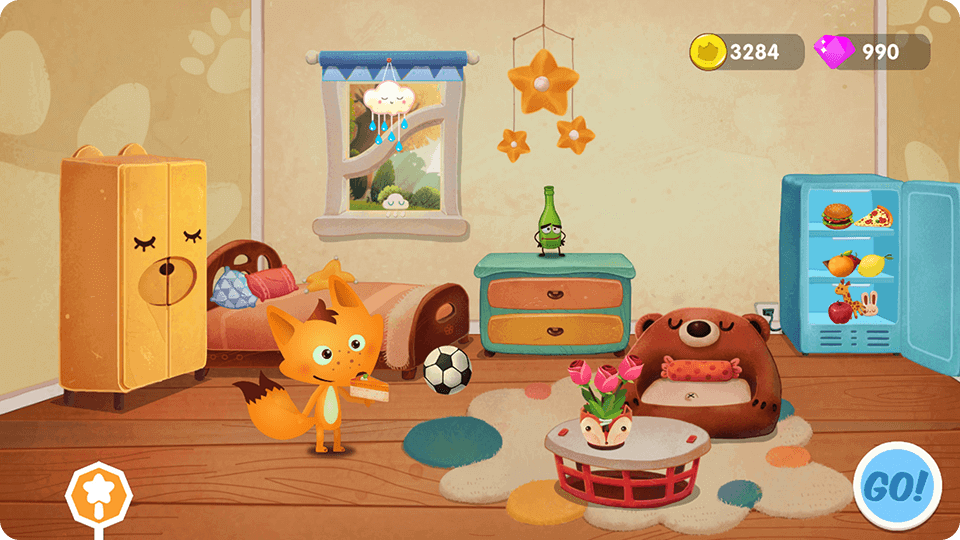Tap the blue GO! button

[x=897, y=486]
